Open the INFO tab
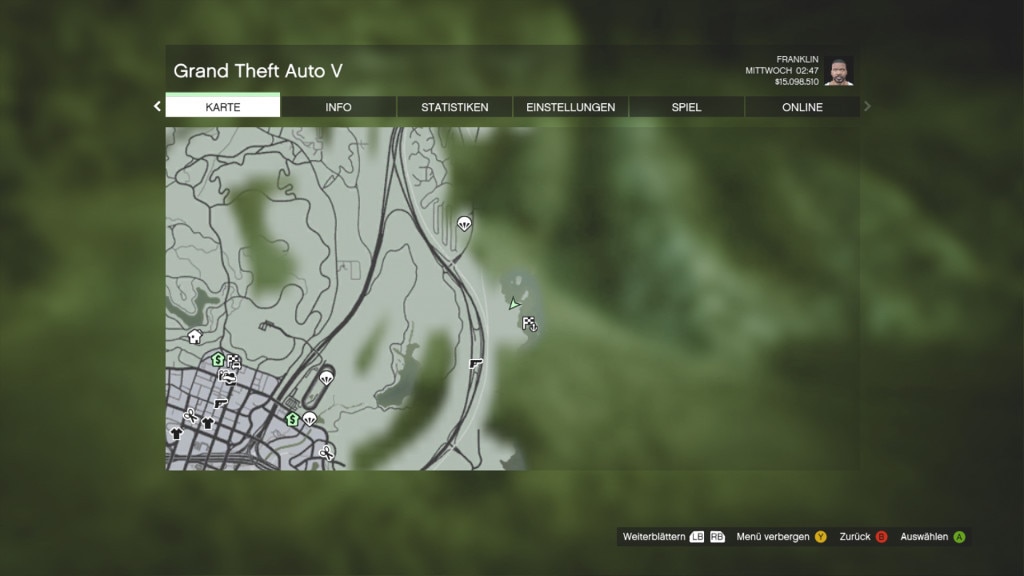The image size is (1024, 576). coord(338,107)
